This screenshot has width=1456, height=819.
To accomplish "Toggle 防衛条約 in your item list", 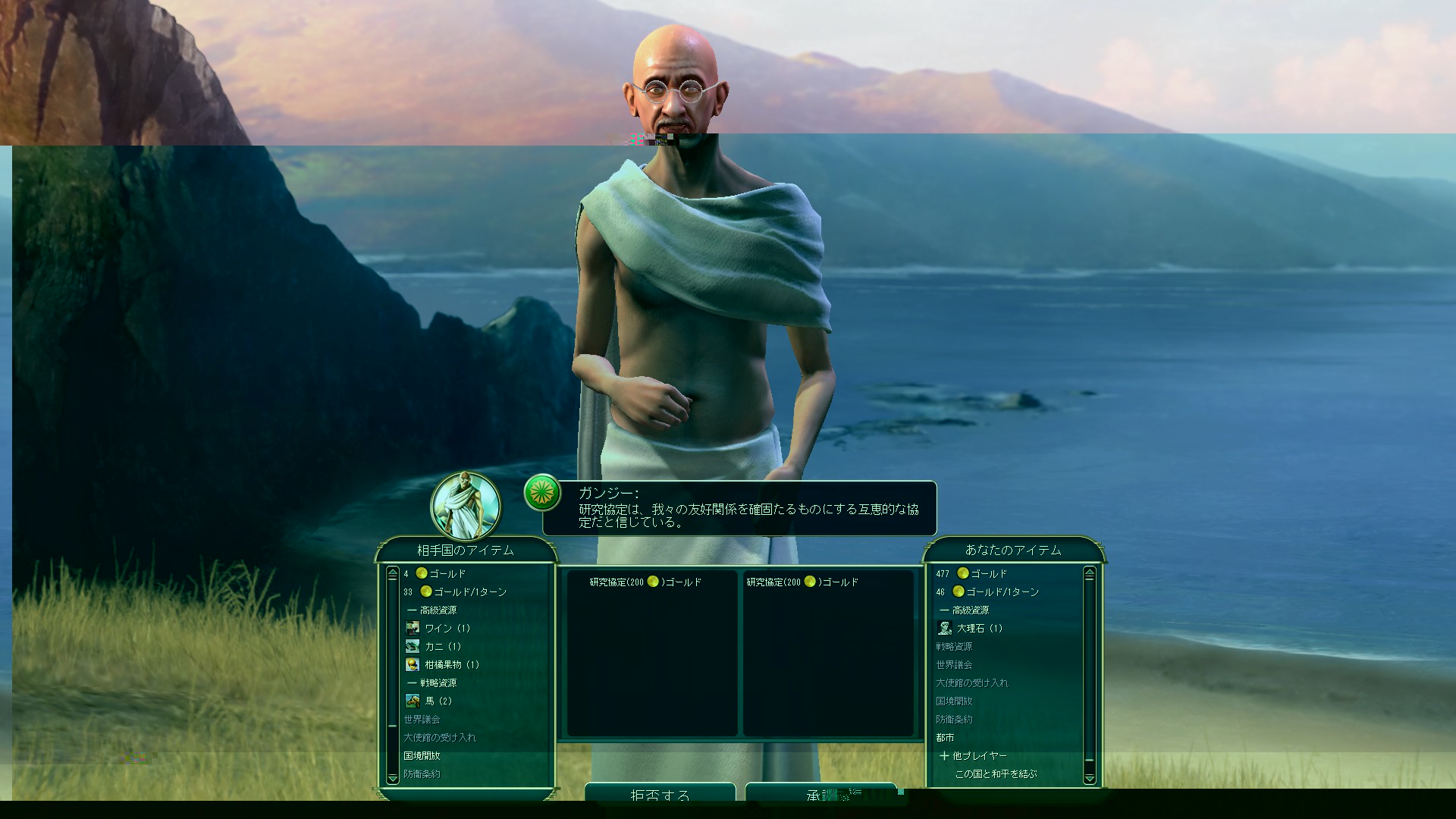I will pyautogui.click(x=955, y=718).
